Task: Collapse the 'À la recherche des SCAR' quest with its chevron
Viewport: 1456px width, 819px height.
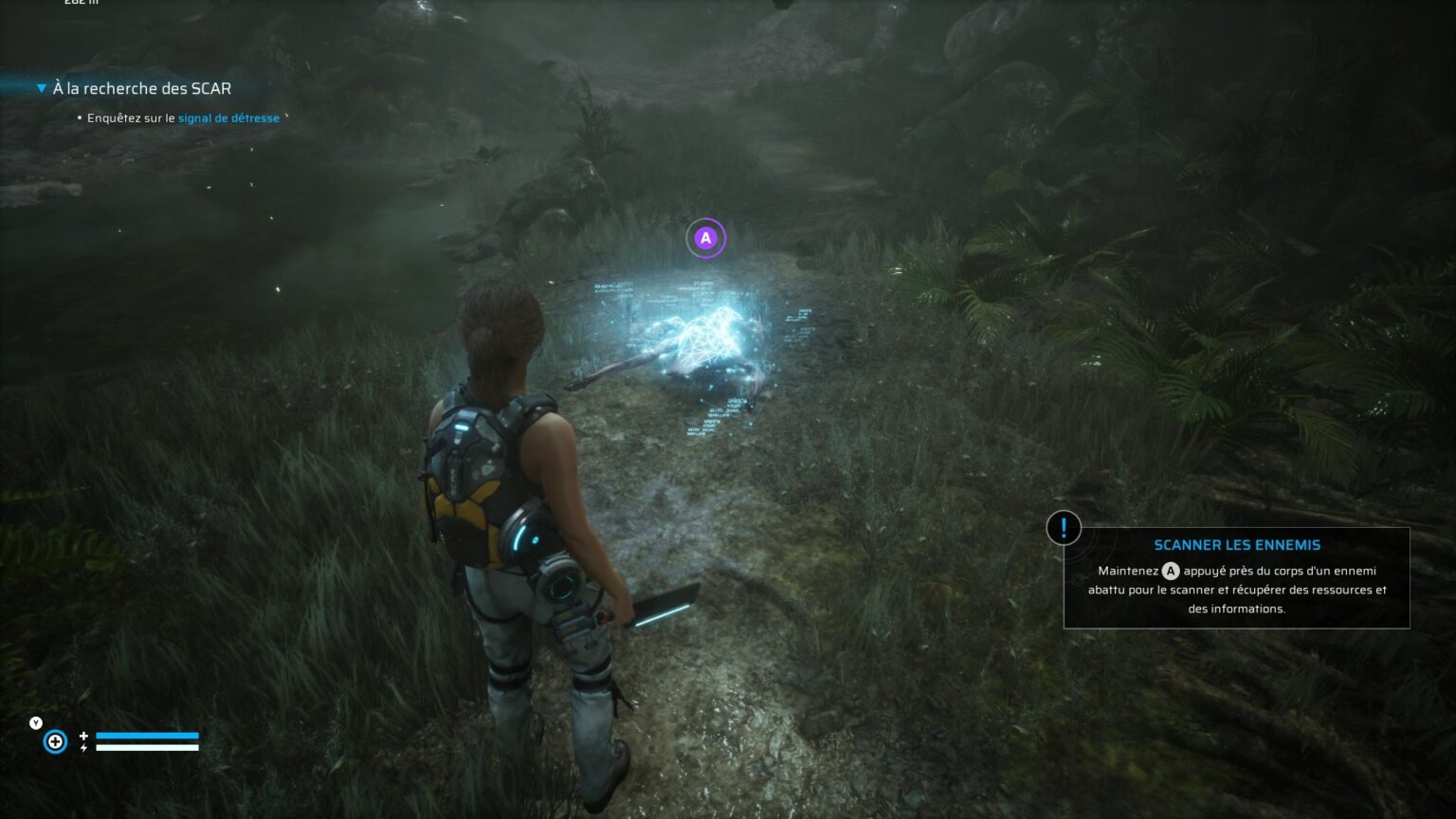Action: click(40, 86)
